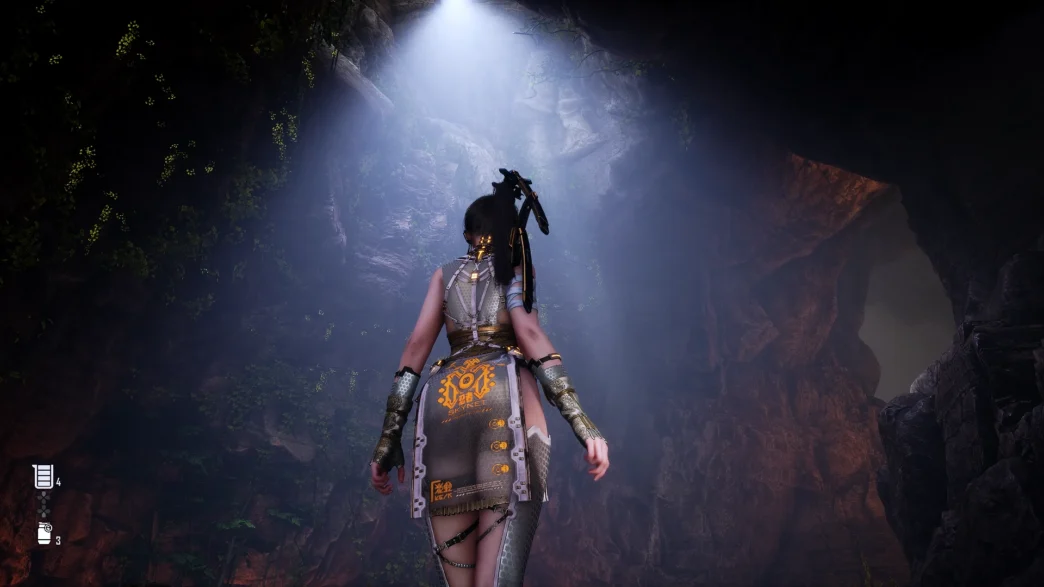The height and width of the screenshot is (587, 1044).
Task: Select the beaker healing item icon
Action: [43, 477]
